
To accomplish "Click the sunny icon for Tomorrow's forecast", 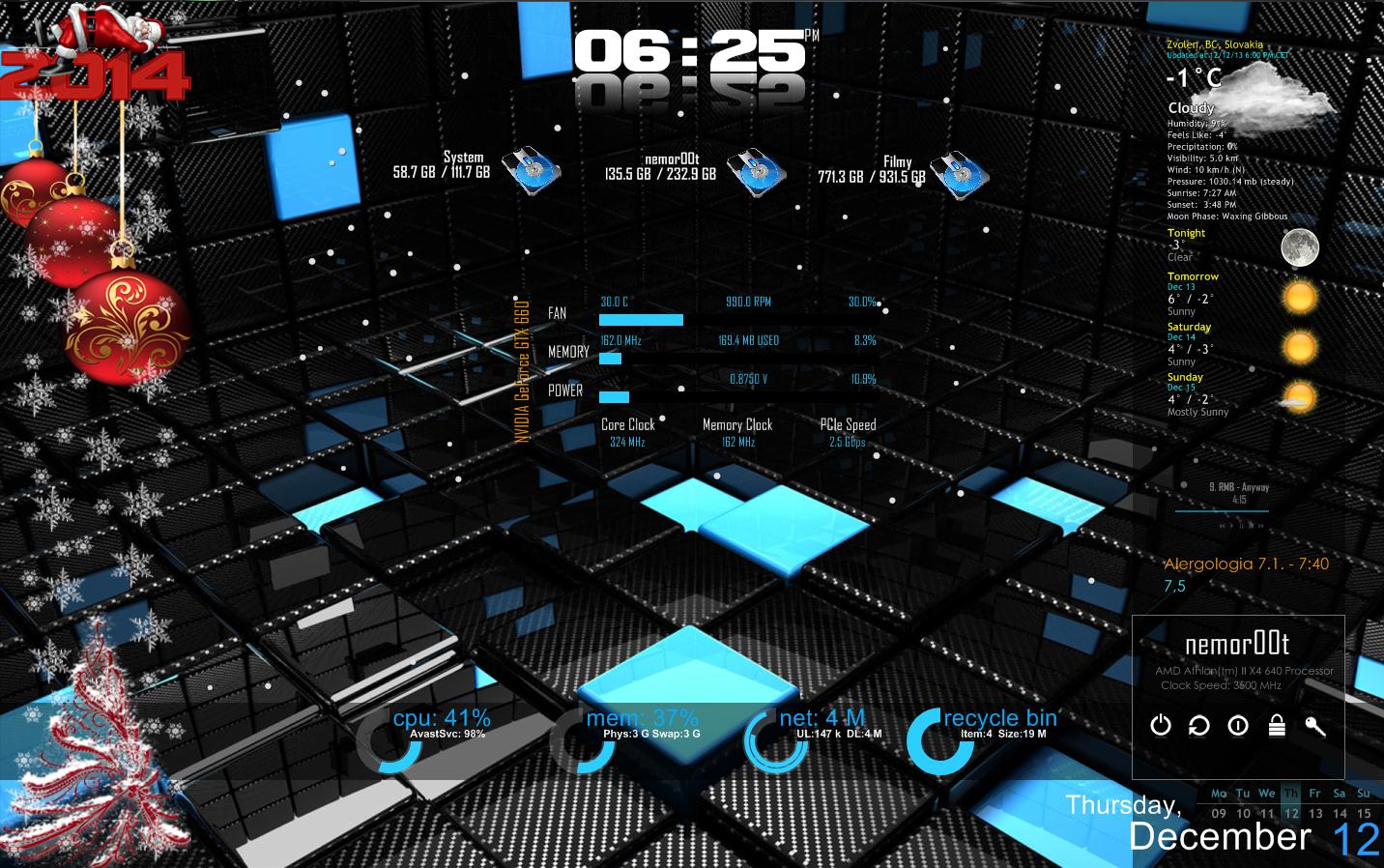I will (1300, 297).
